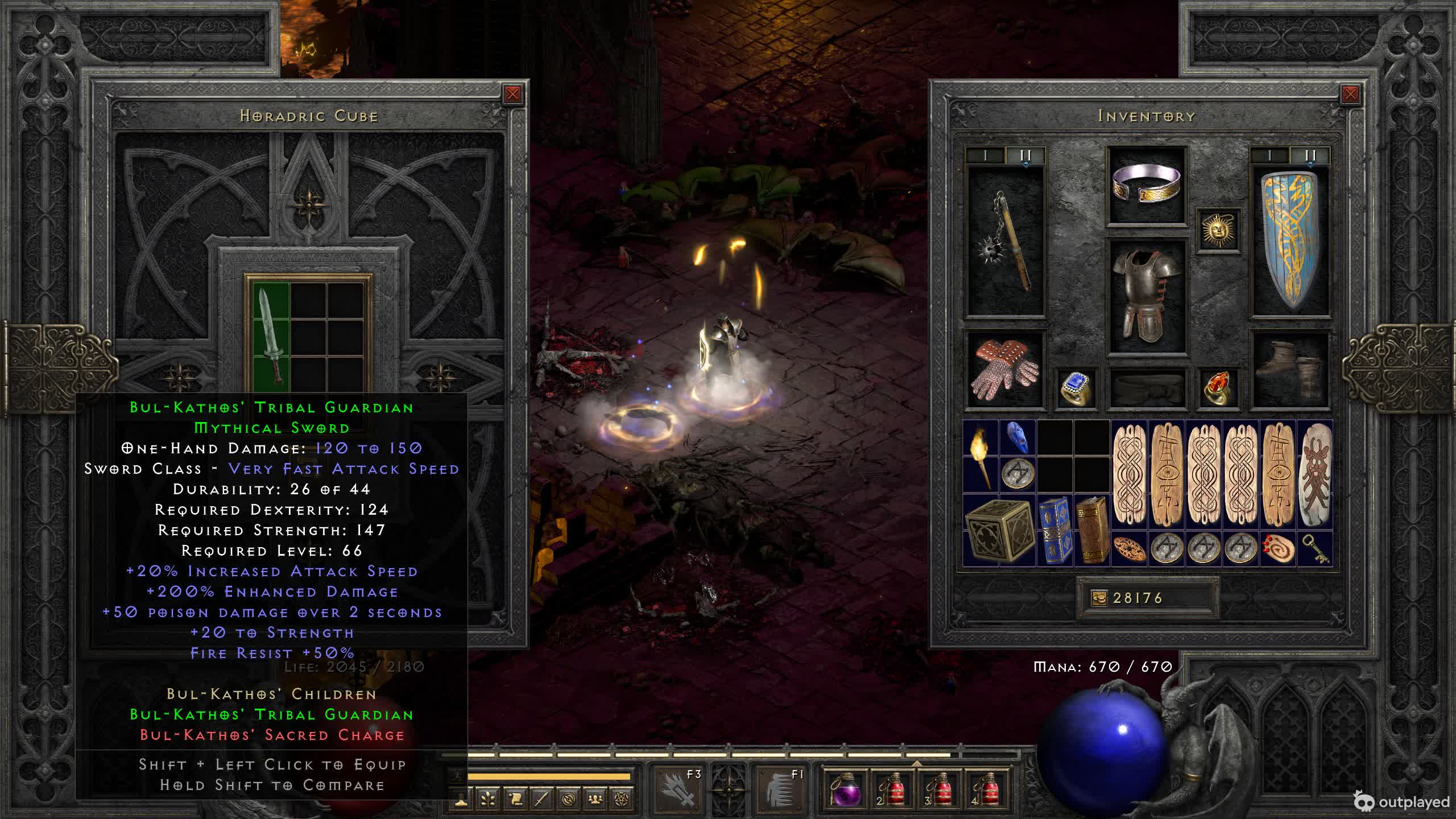Close the Horadric Cube window
The image size is (1456, 819).
coord(512,94)
